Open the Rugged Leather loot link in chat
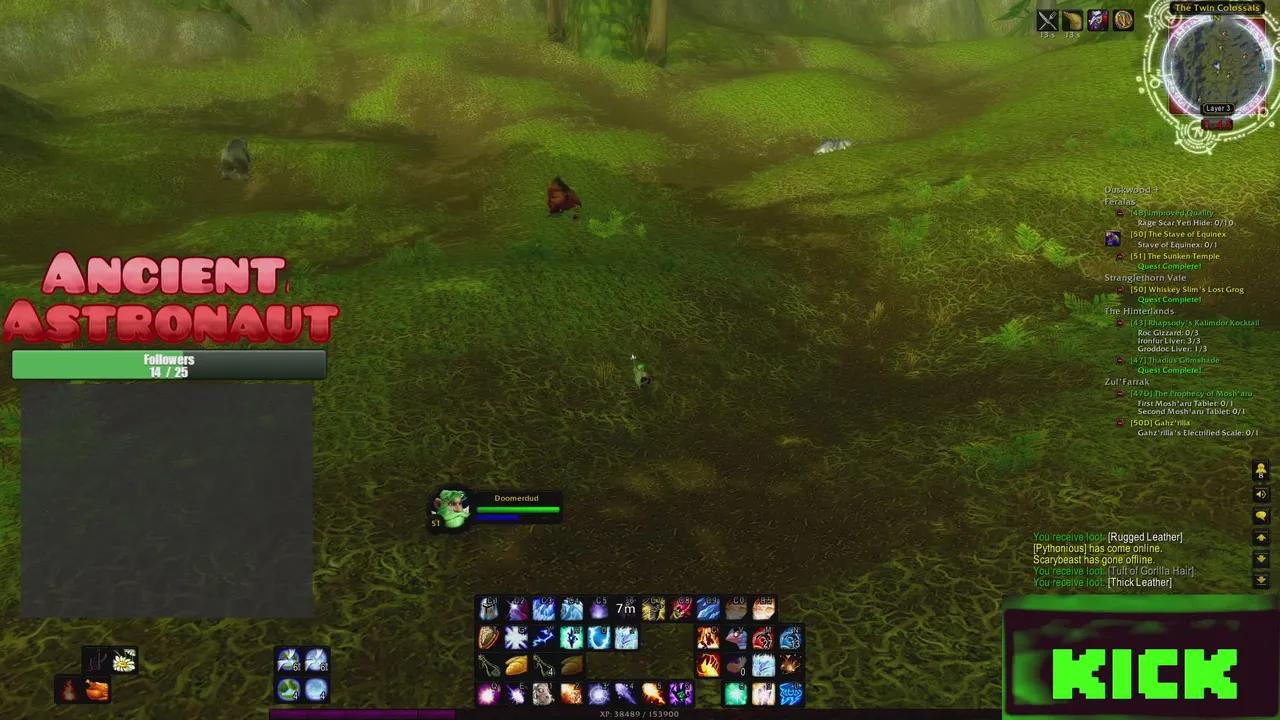The height and width of the screenshot is (720, 1280). tap(1146, 537)
